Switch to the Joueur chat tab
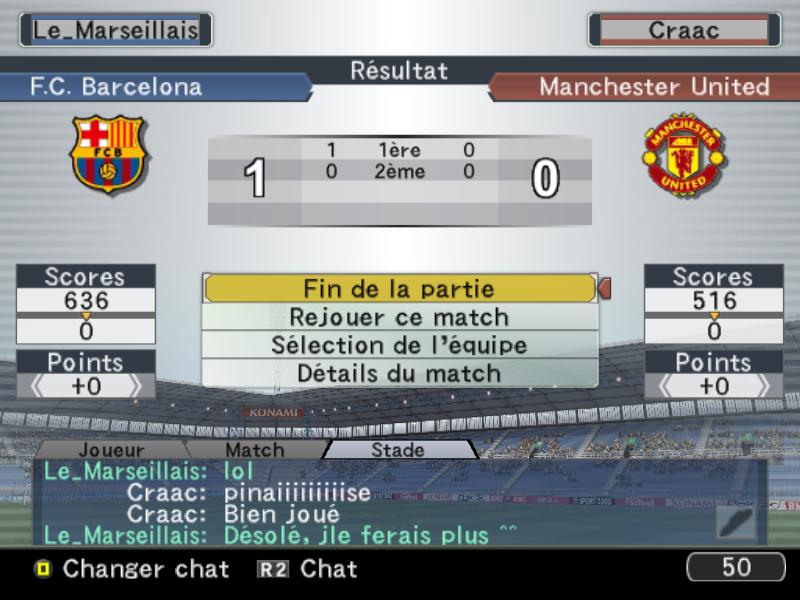This screenshot has height=600, width=800. point(110,450)
